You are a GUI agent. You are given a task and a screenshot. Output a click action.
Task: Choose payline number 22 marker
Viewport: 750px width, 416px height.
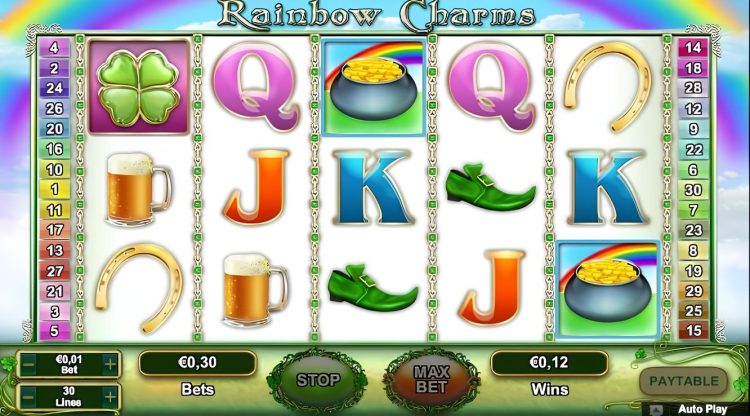[693, 148]
